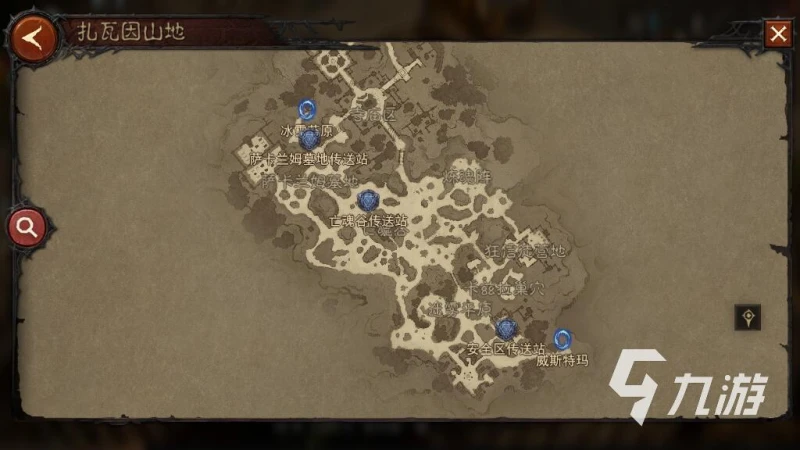Click the 冰冻苔原 portal marker

307,109
